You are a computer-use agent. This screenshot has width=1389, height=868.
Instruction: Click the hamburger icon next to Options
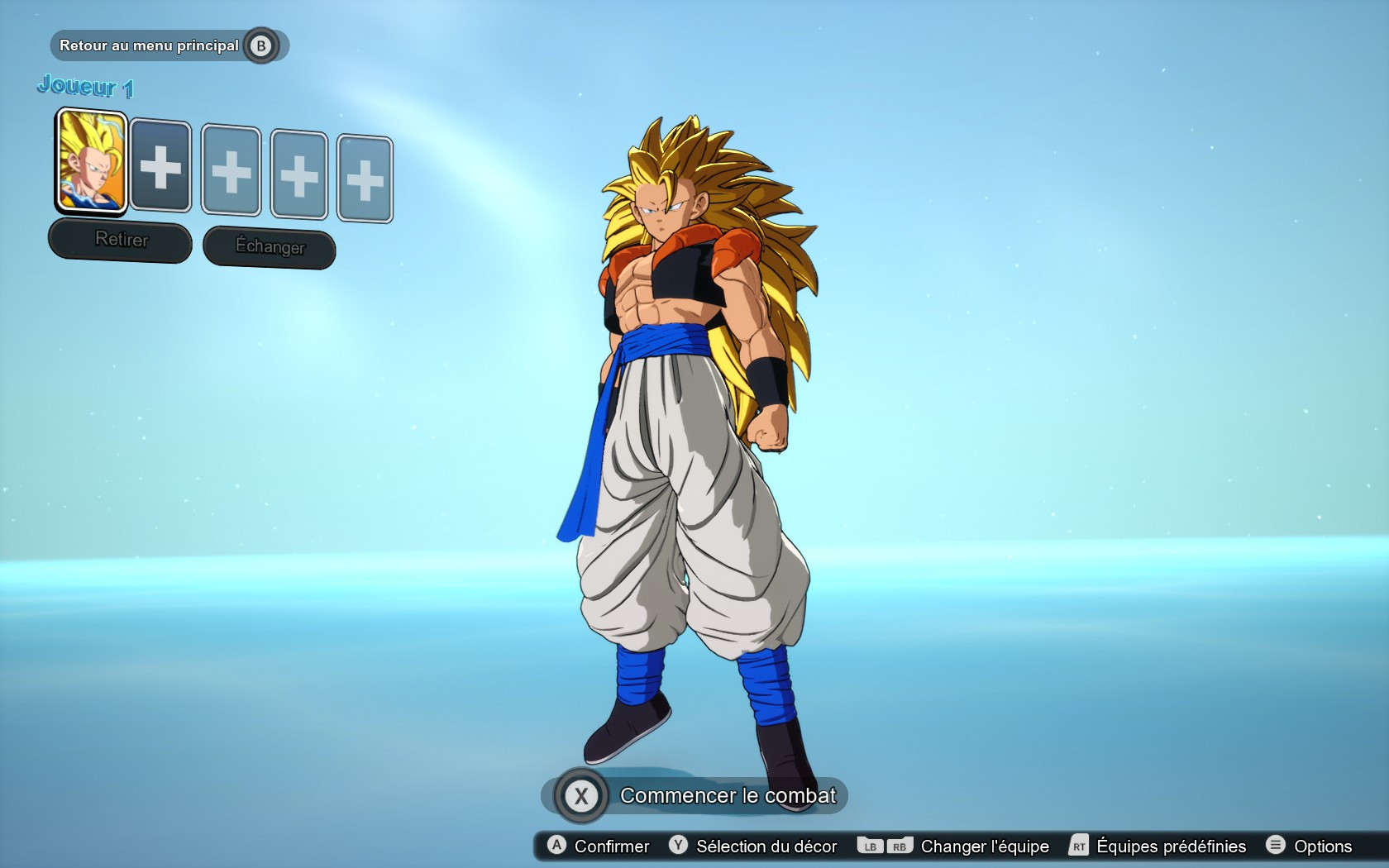click(1275, 847)
